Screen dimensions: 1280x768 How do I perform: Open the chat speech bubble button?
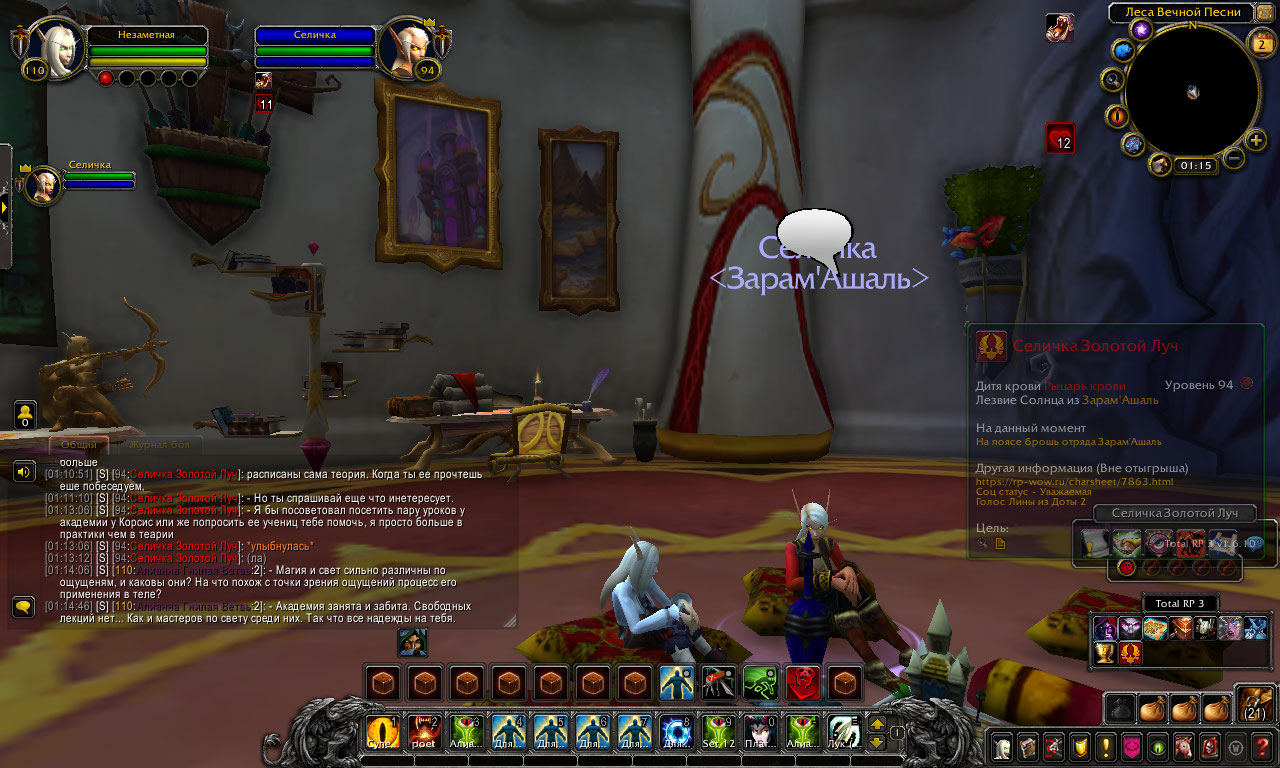24,606
